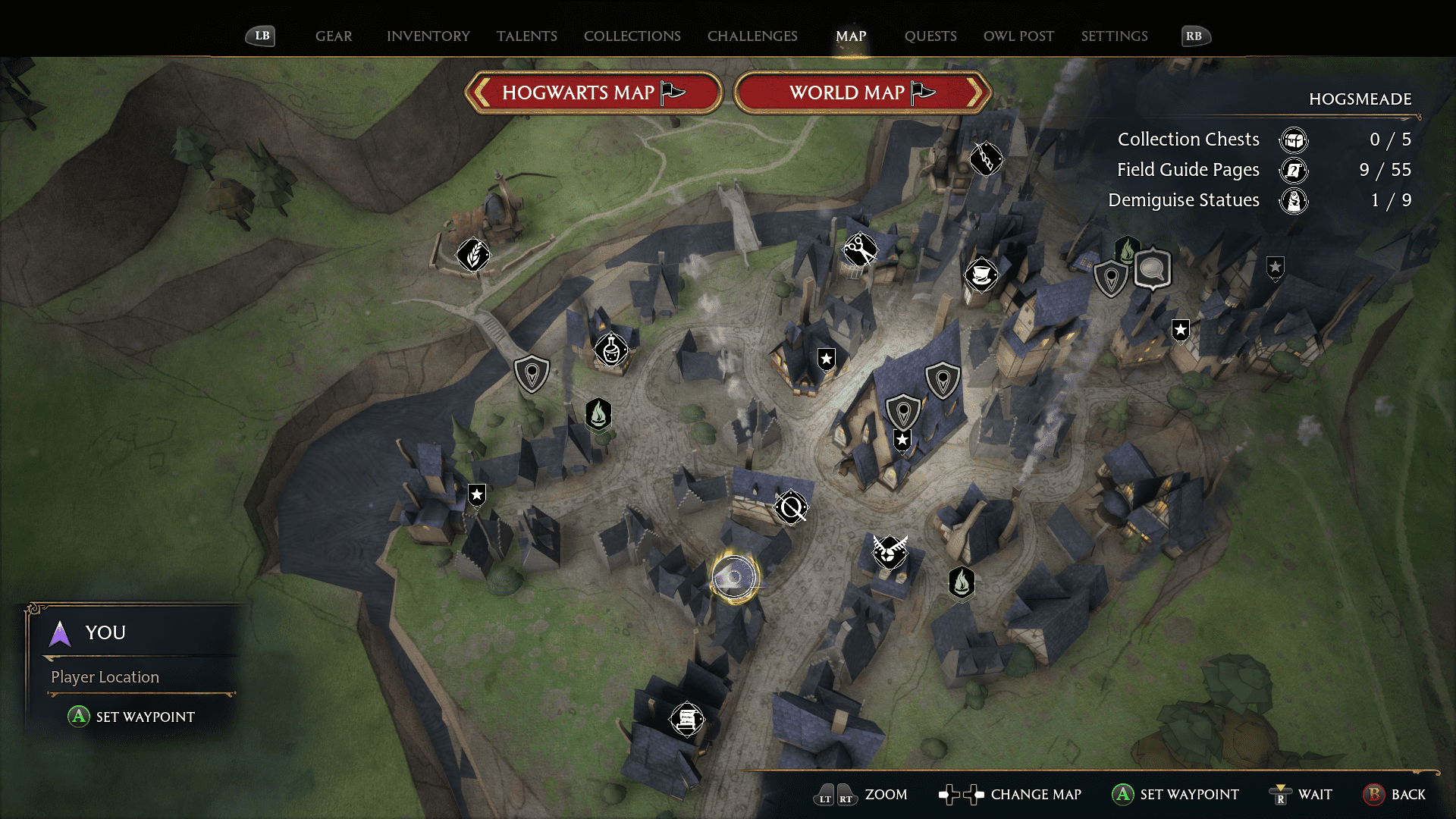Open the potion flask shop marker
Image resolution: width=1456 pixels, height=819 pixels.
click(611, 350)
